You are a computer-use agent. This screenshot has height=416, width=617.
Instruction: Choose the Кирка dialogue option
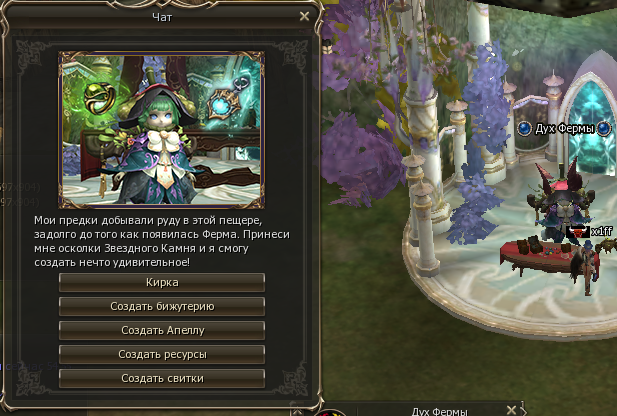point(162,283)
